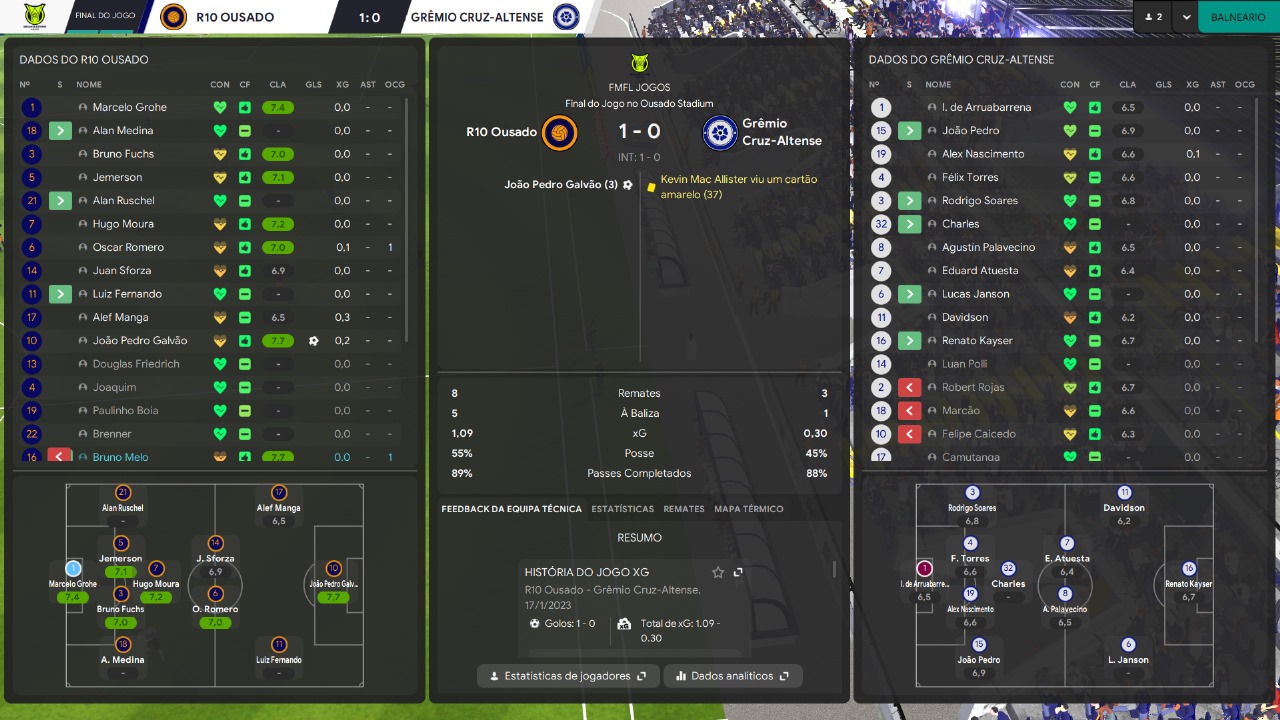This screenshot has height=720, width=1280.
Task: Expand the História do Jogo xG panel
Action: [x=738, y=572]
